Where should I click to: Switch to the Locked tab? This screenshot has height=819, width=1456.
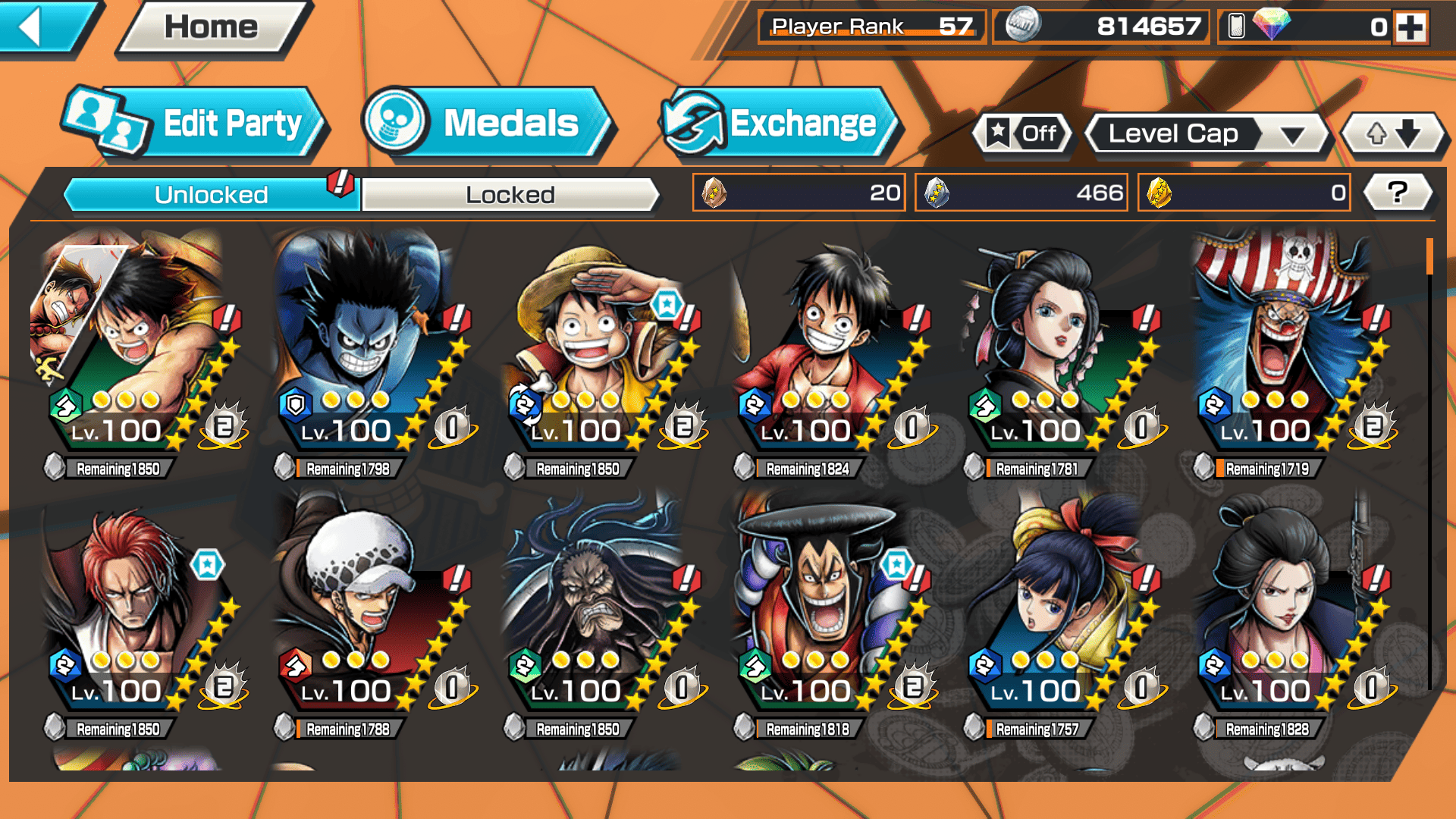[510, 195]
